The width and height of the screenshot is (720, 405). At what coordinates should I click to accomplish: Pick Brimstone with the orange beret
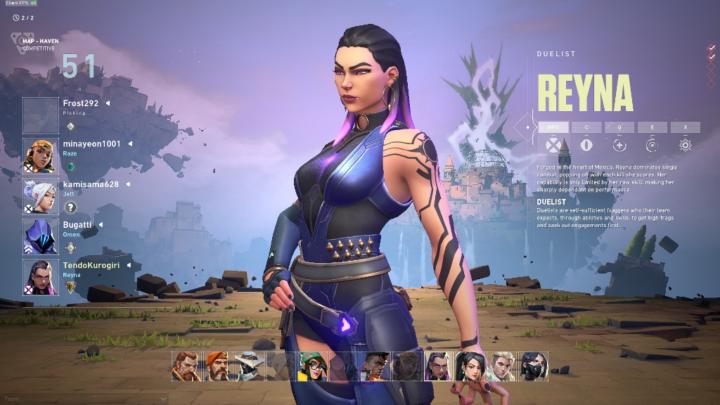pyautogui.click(x=216, y=366)
